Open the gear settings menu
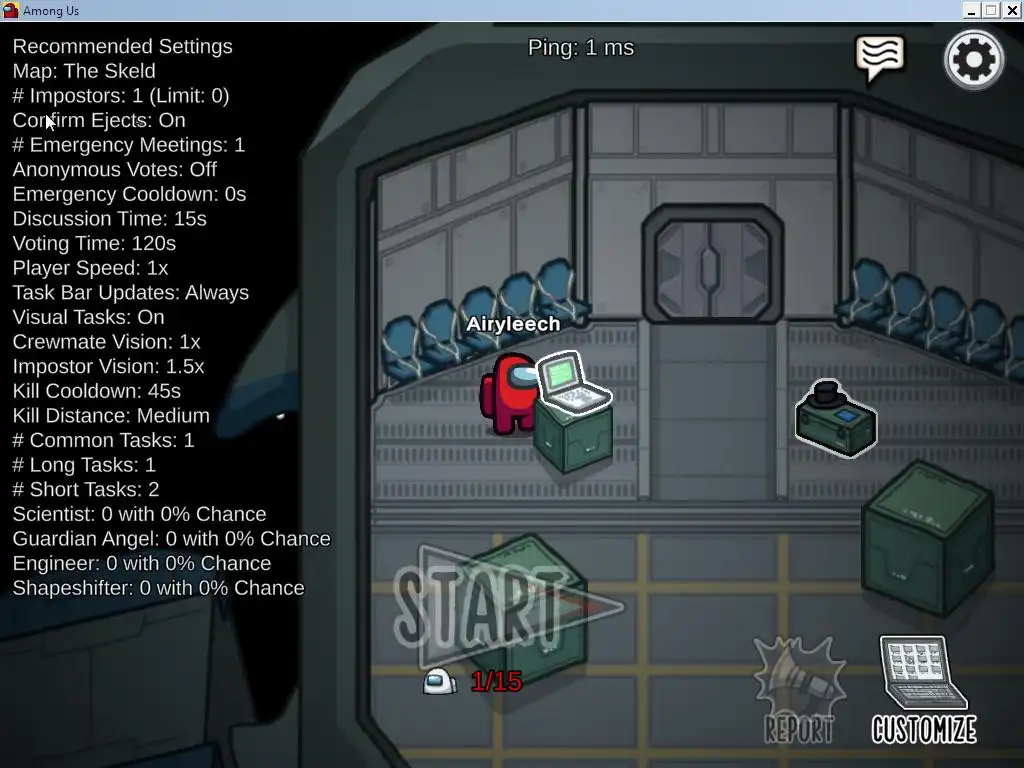The height and width of the screenshot is (768, 1024). click(x=973, y=60)
